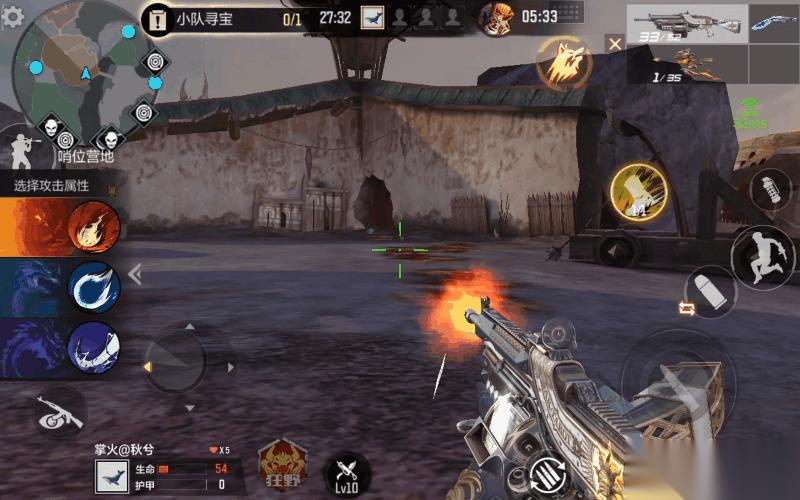Screen dimensions: 800x500
Task: Collapse the attack attribute panel arrow
Action: coord(135,273)
